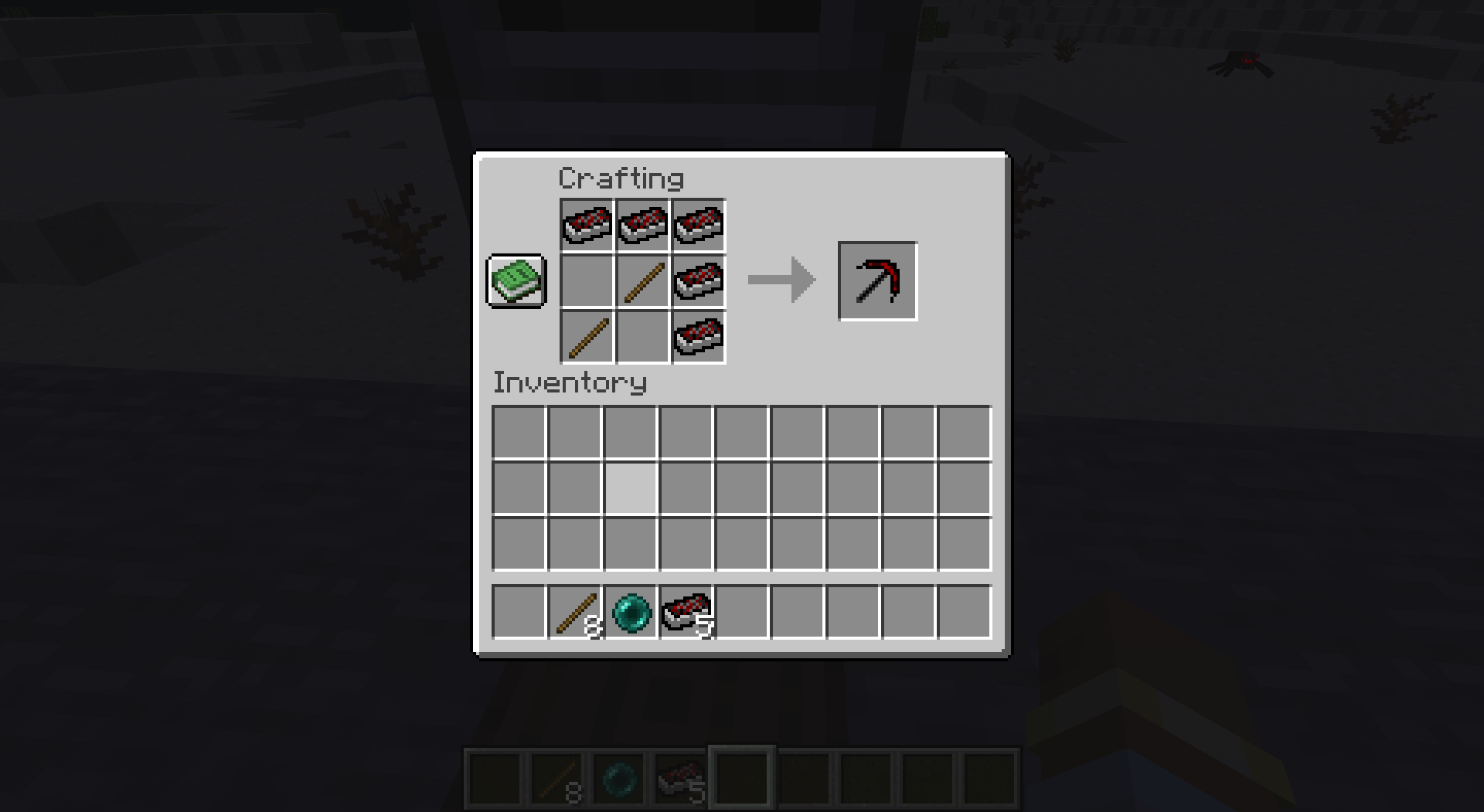Select the ender pearl in the hotbar
Screen dimensions: 1484x812
pyautogui.click(x=631, y=613)
